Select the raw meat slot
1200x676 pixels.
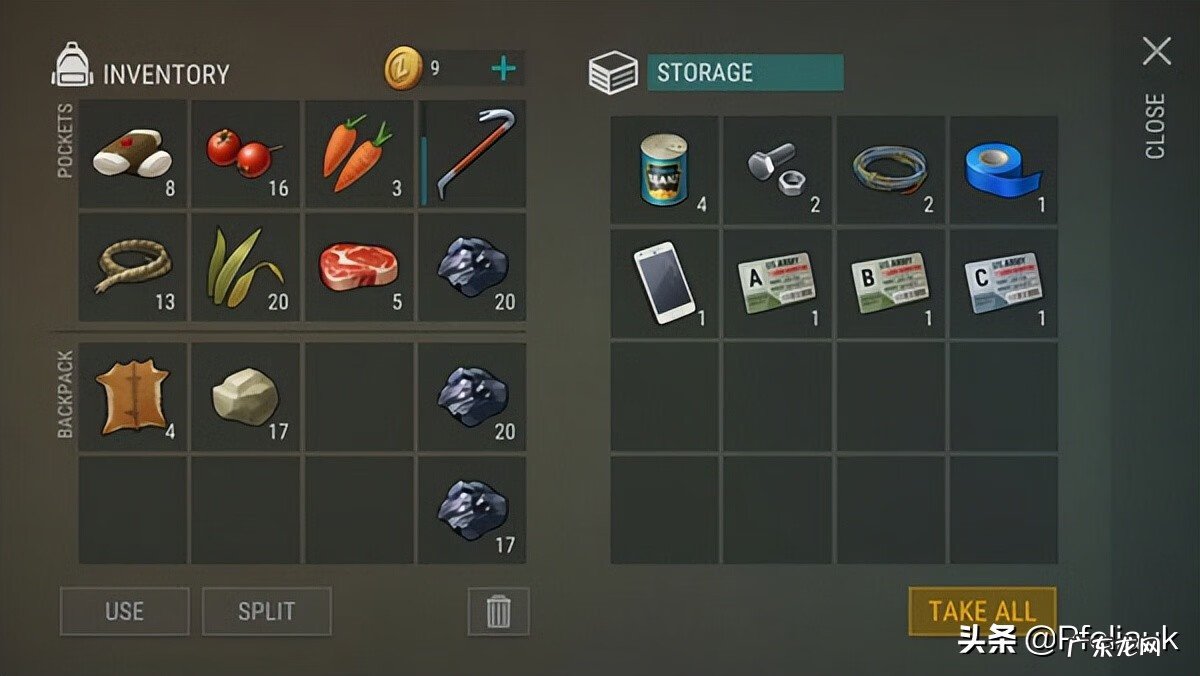[359, 267]
